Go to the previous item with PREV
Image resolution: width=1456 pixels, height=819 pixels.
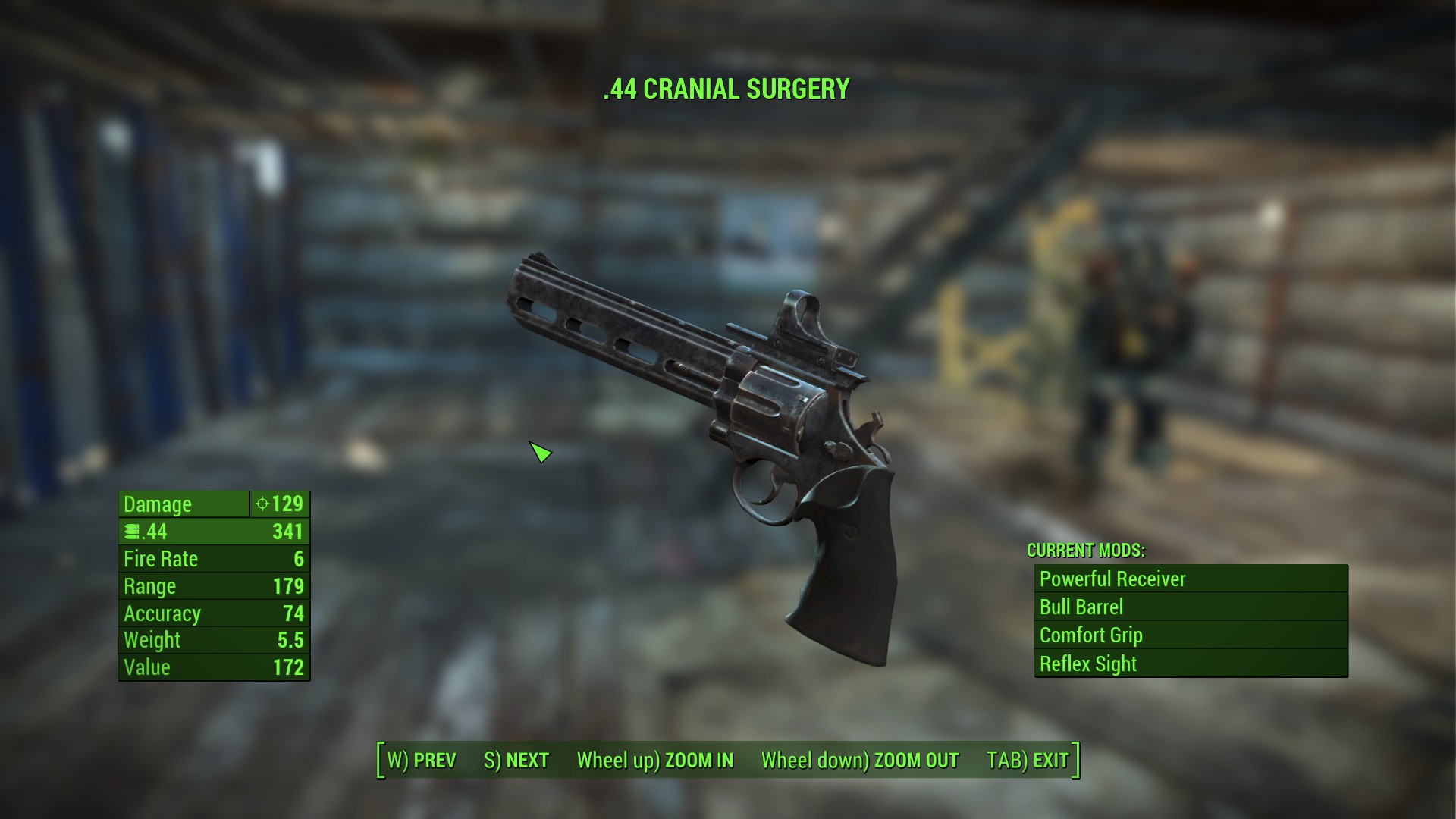(422, 760)
